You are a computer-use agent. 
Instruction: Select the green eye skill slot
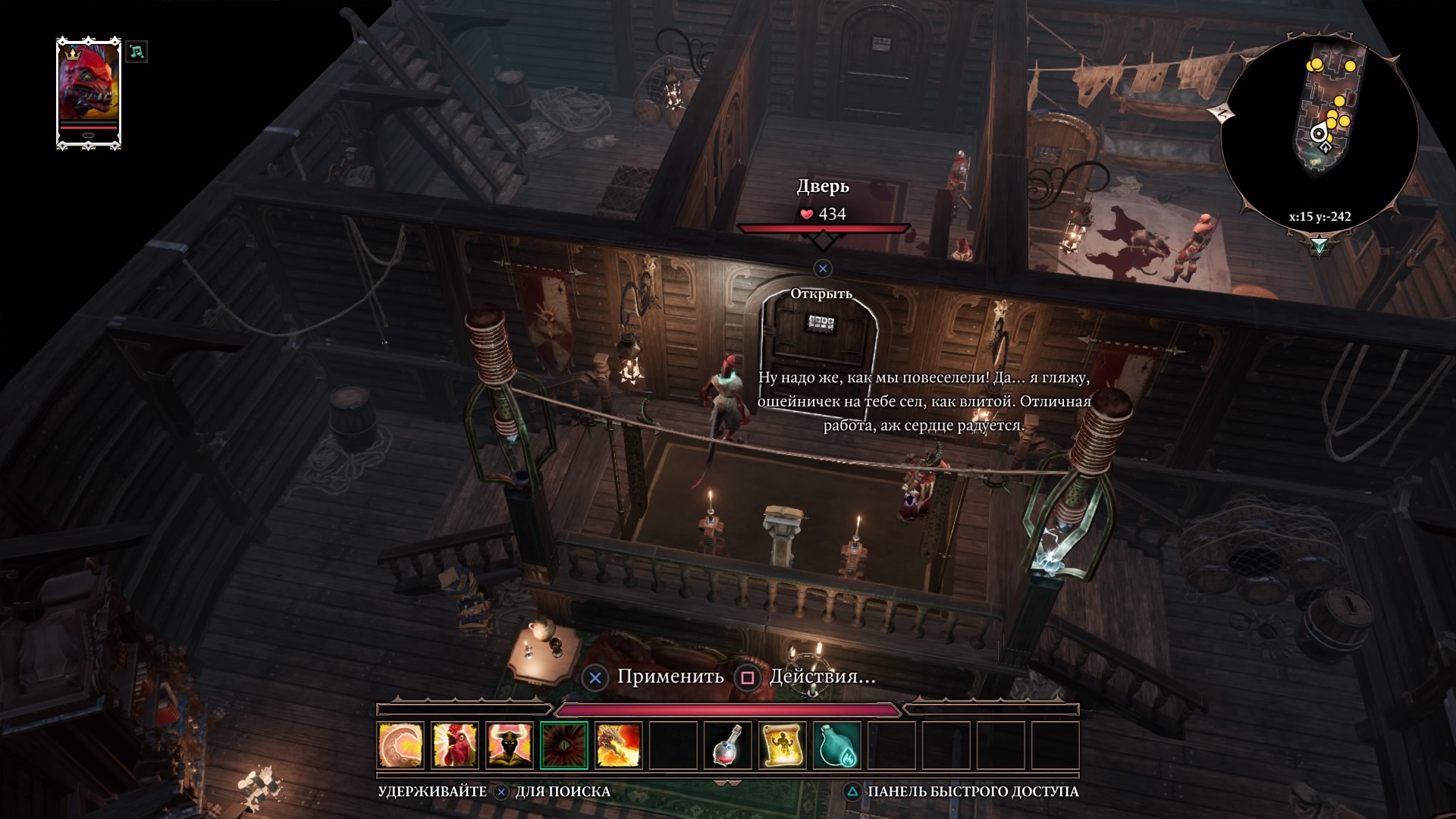point(564,745)
